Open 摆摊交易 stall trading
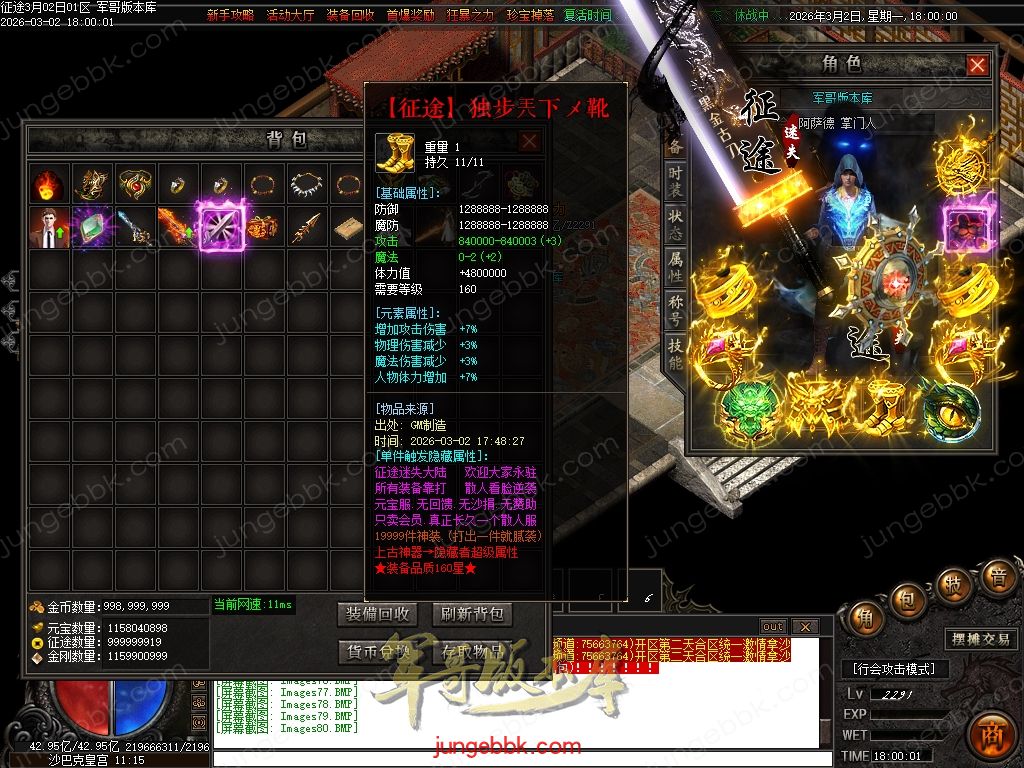The height and width of the screenshot is (768, 1024). (x=979, y=639)
